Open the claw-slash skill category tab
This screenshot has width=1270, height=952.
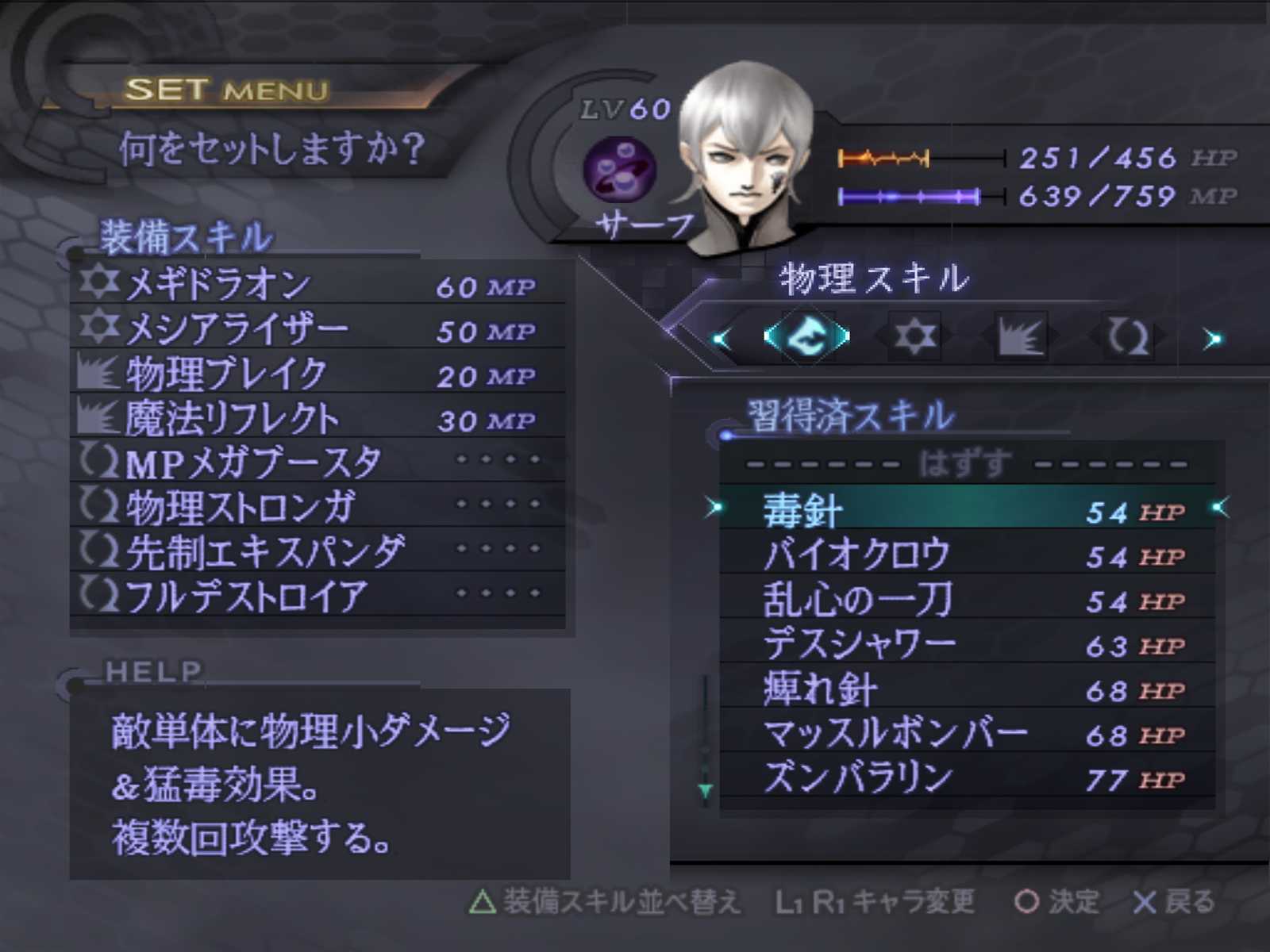click(1020, 337)
